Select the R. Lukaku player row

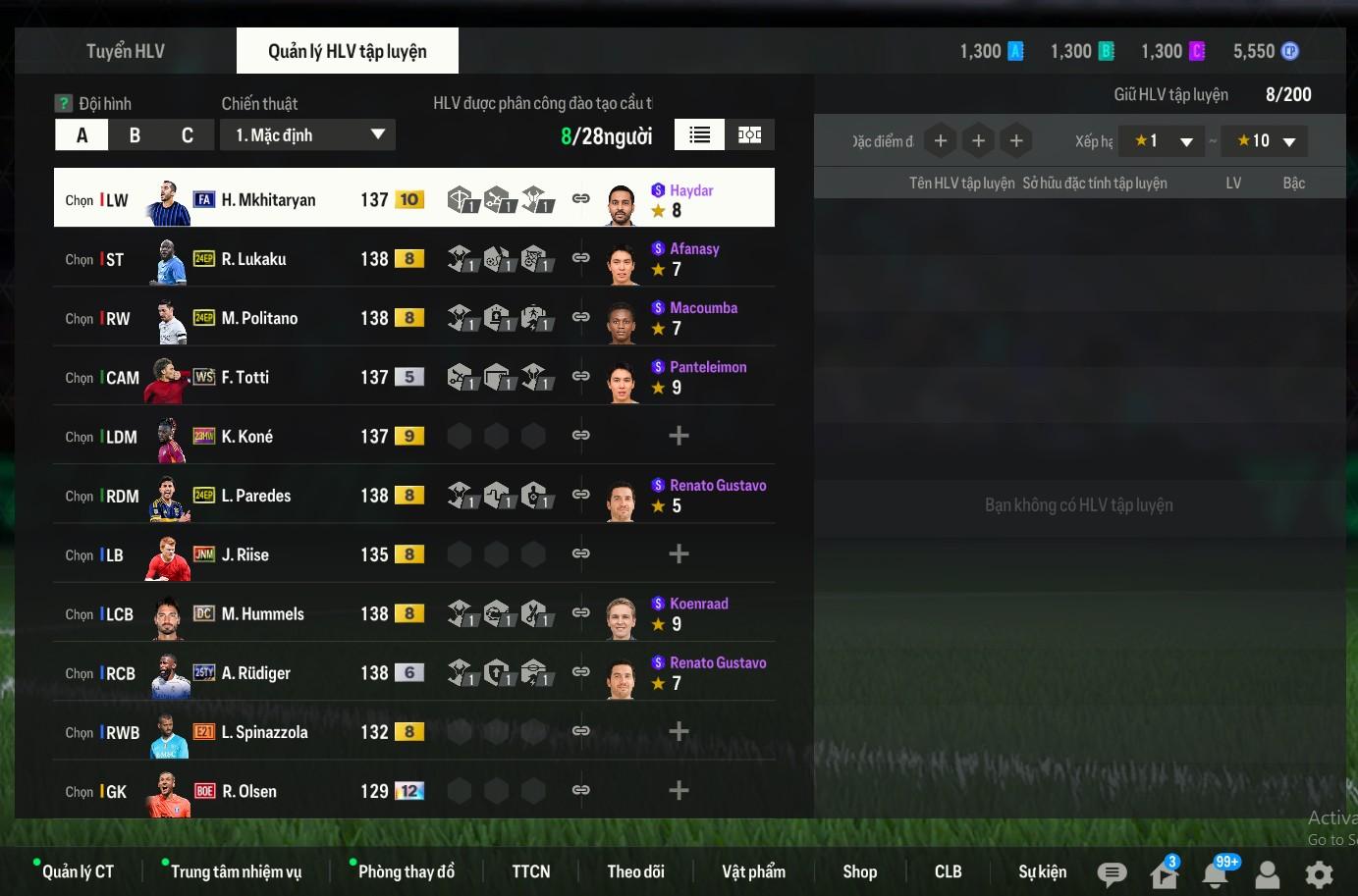pos(253,259)
